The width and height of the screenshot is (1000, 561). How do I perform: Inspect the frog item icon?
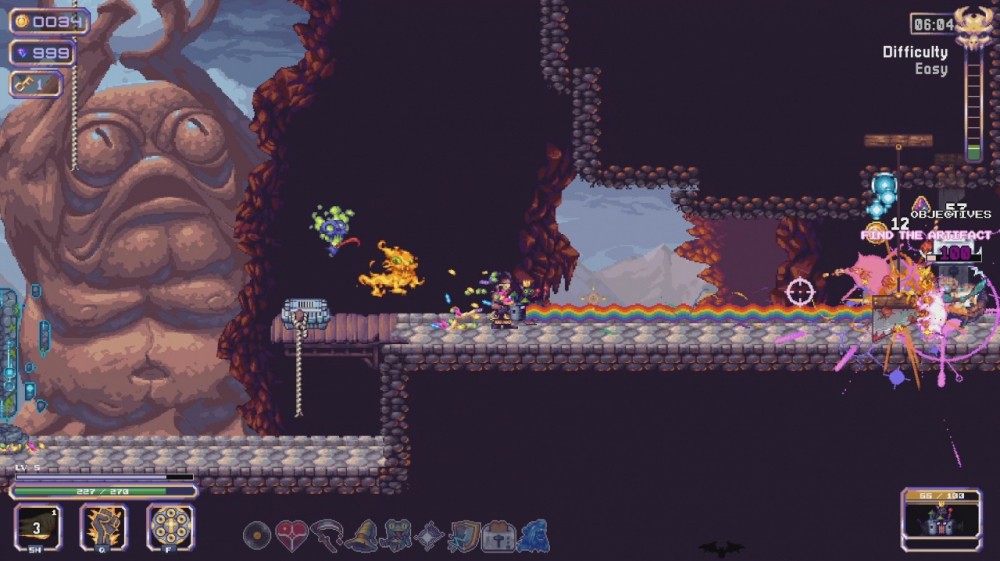pos(396,536)
